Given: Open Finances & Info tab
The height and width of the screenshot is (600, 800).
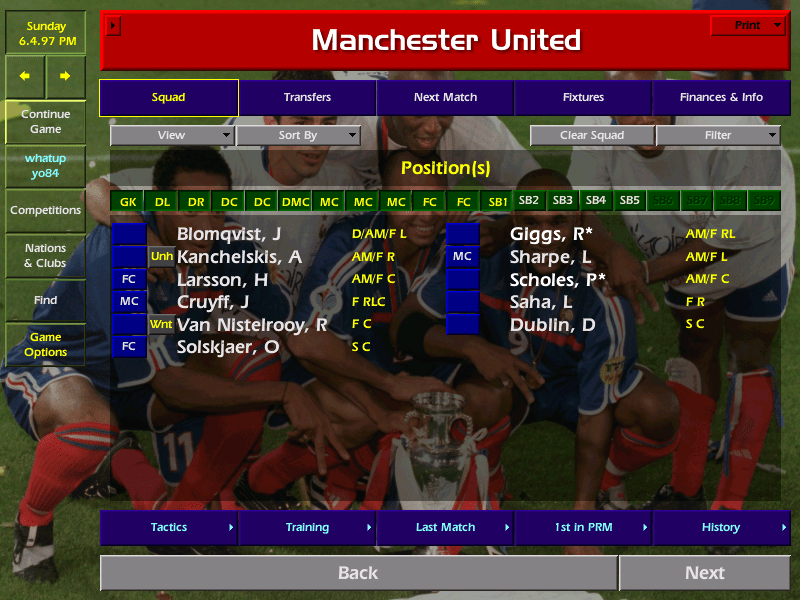Looking at the screenshot, I should pyautogui.click(x=721, y=98).
